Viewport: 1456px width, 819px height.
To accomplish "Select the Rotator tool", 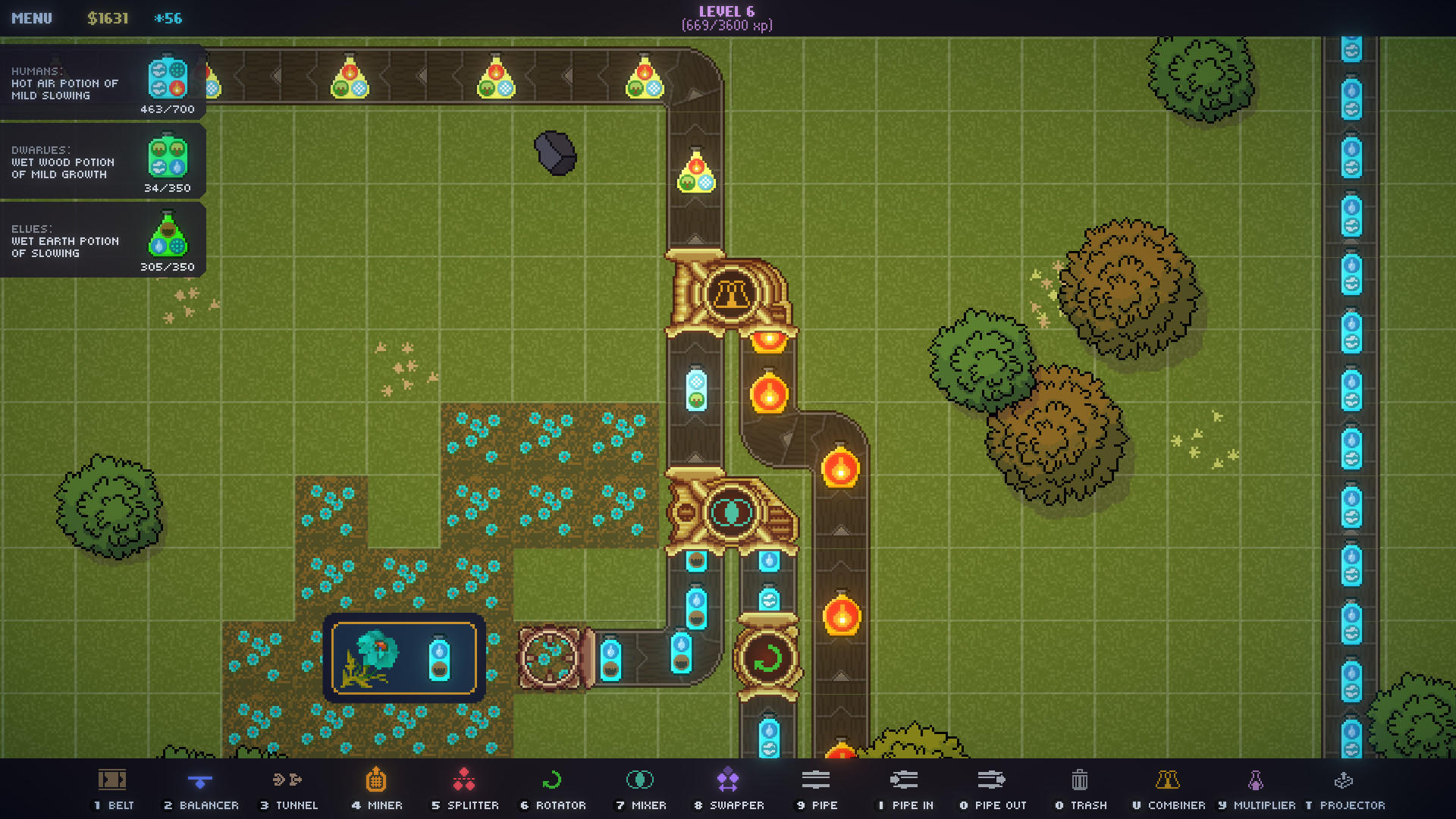I will coord(553,789).
